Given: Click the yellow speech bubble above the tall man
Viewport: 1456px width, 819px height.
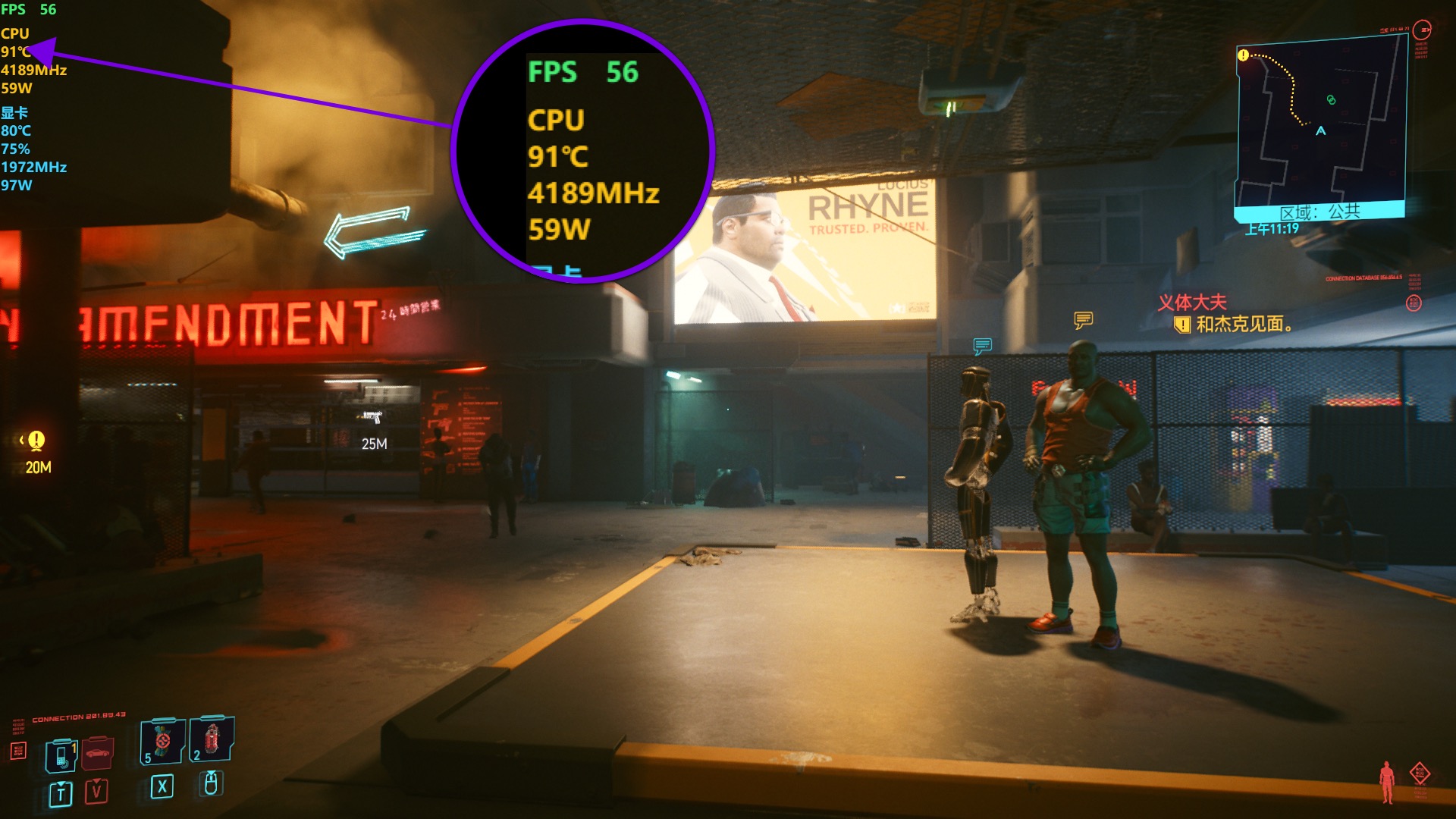Looking at the screenshot, I should [x=1083, y=320].
